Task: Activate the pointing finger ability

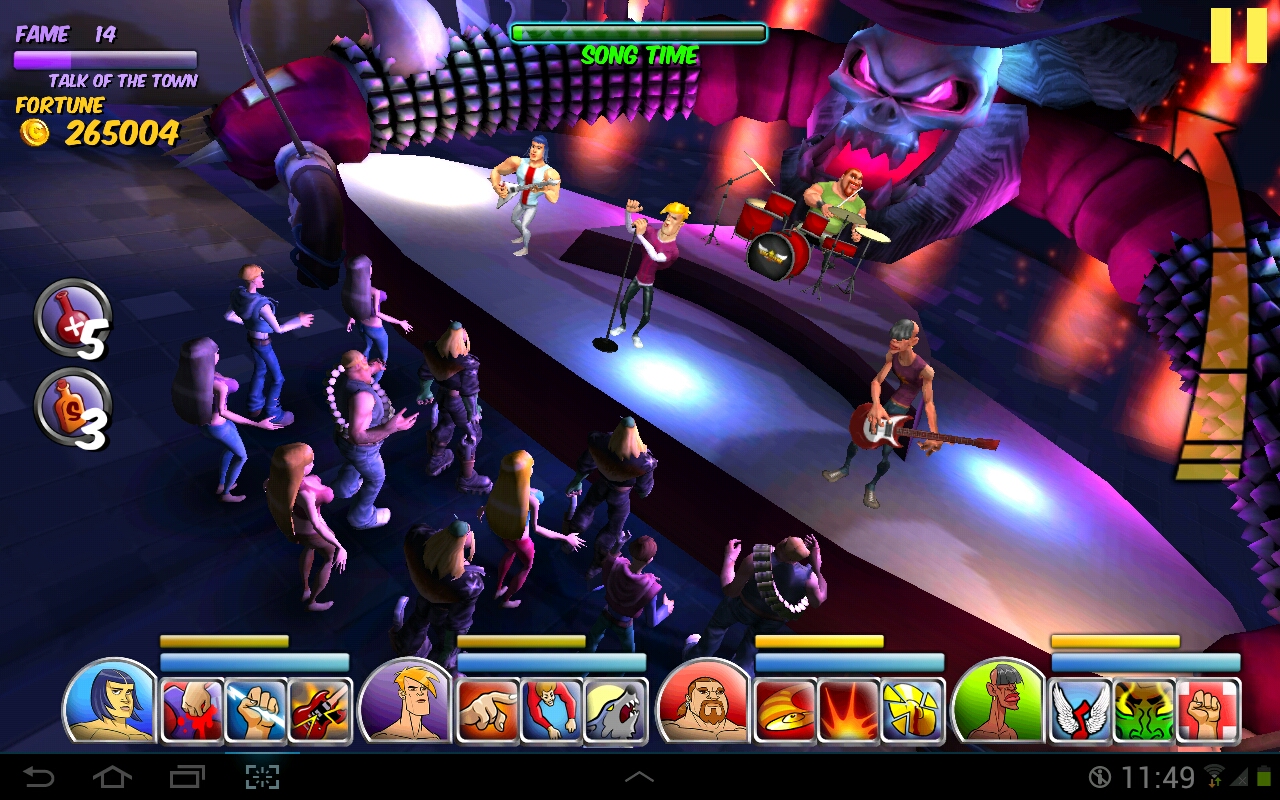Action: 488,711
